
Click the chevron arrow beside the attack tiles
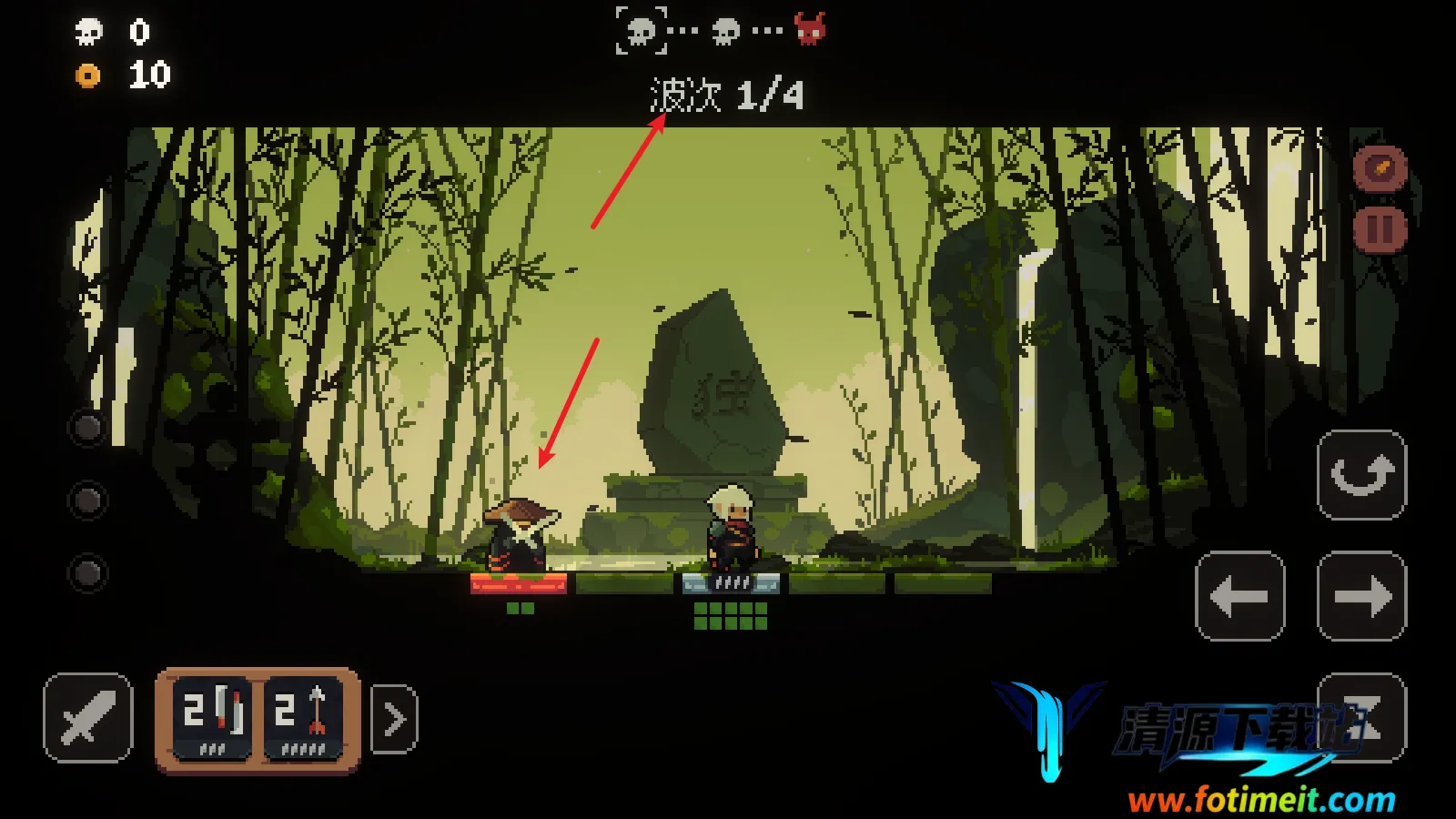coord(394,719)
